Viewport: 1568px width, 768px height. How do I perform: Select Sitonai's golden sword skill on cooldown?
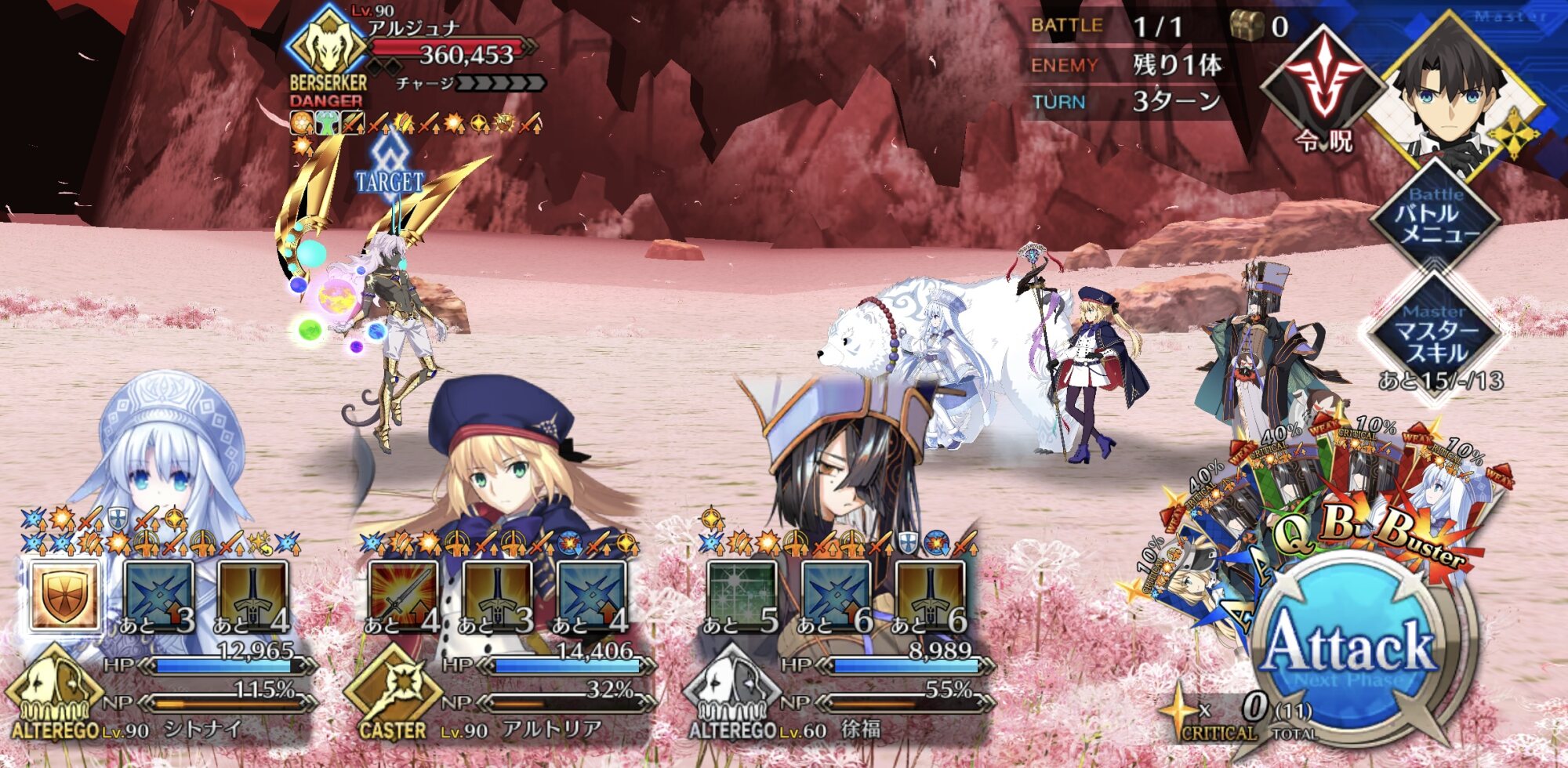click(252, 594)
